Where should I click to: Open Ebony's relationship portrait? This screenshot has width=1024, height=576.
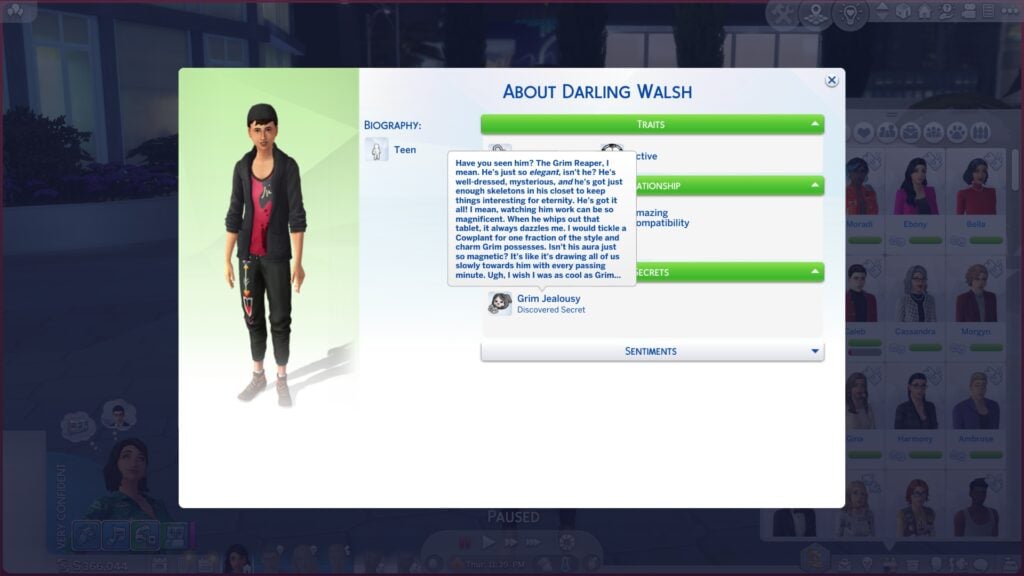(915, 190)
